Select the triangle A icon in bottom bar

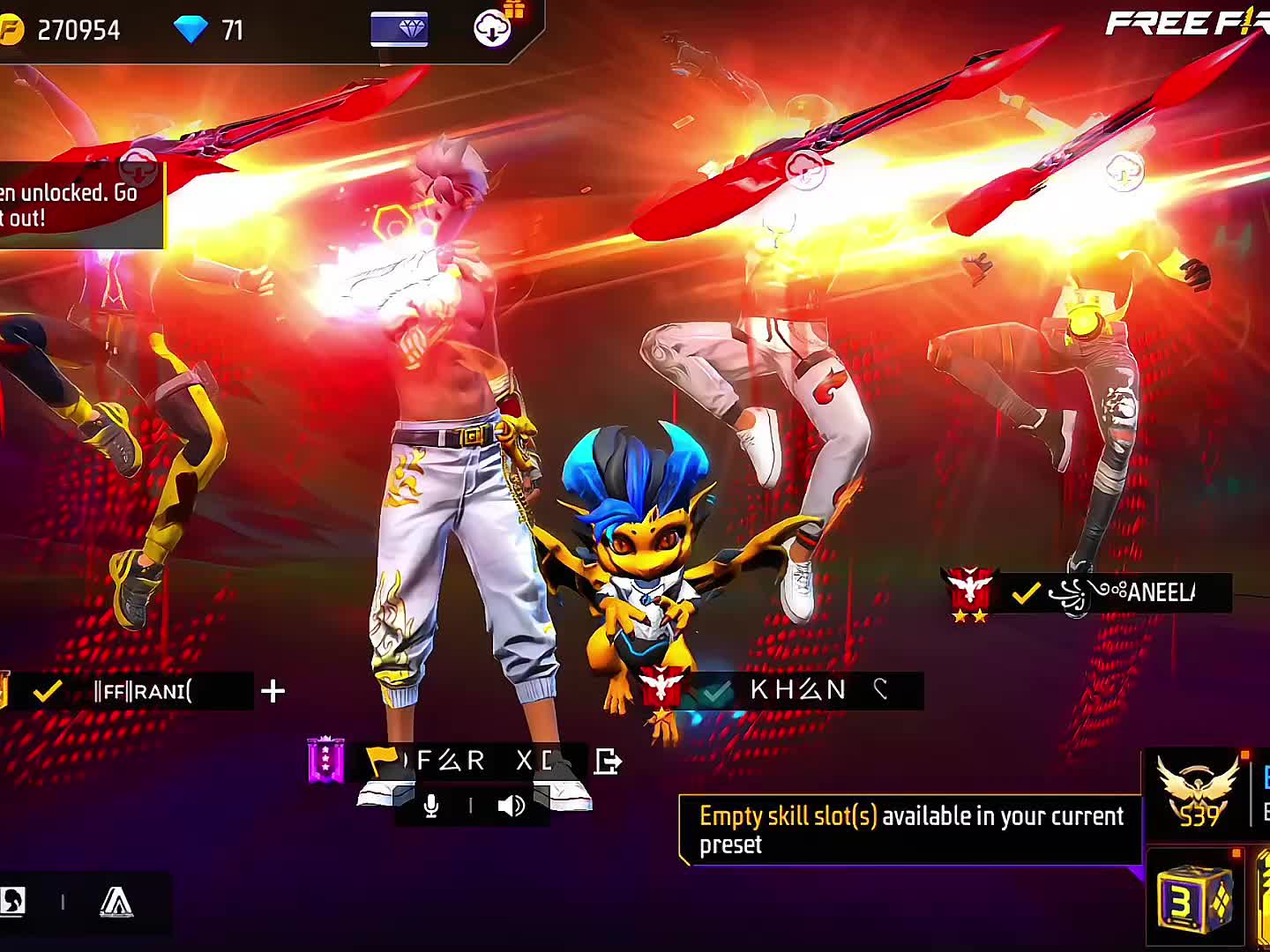click(116, 902)
